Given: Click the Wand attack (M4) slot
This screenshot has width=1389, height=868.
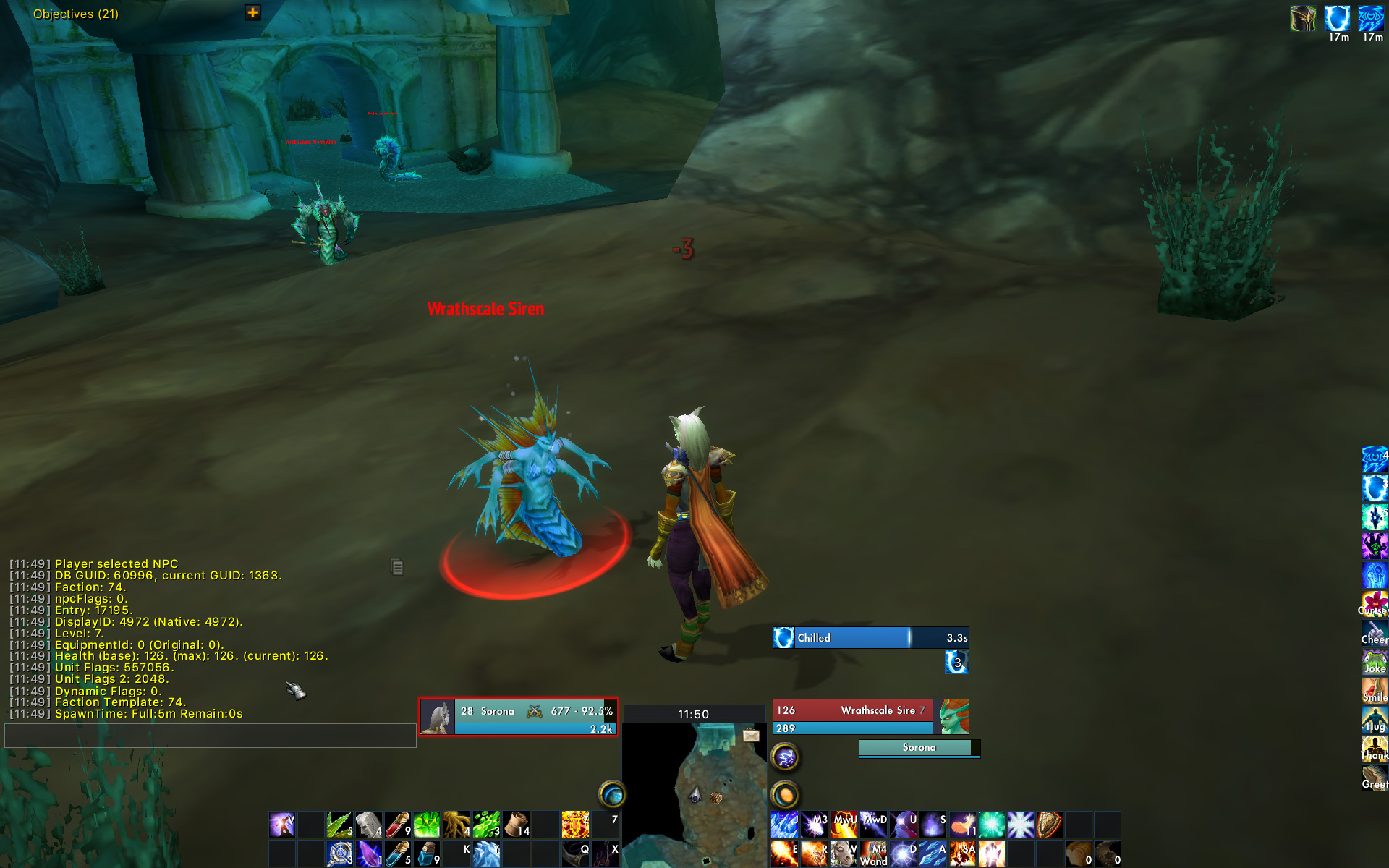Looking at the screenshot, I should coord(872,852).
